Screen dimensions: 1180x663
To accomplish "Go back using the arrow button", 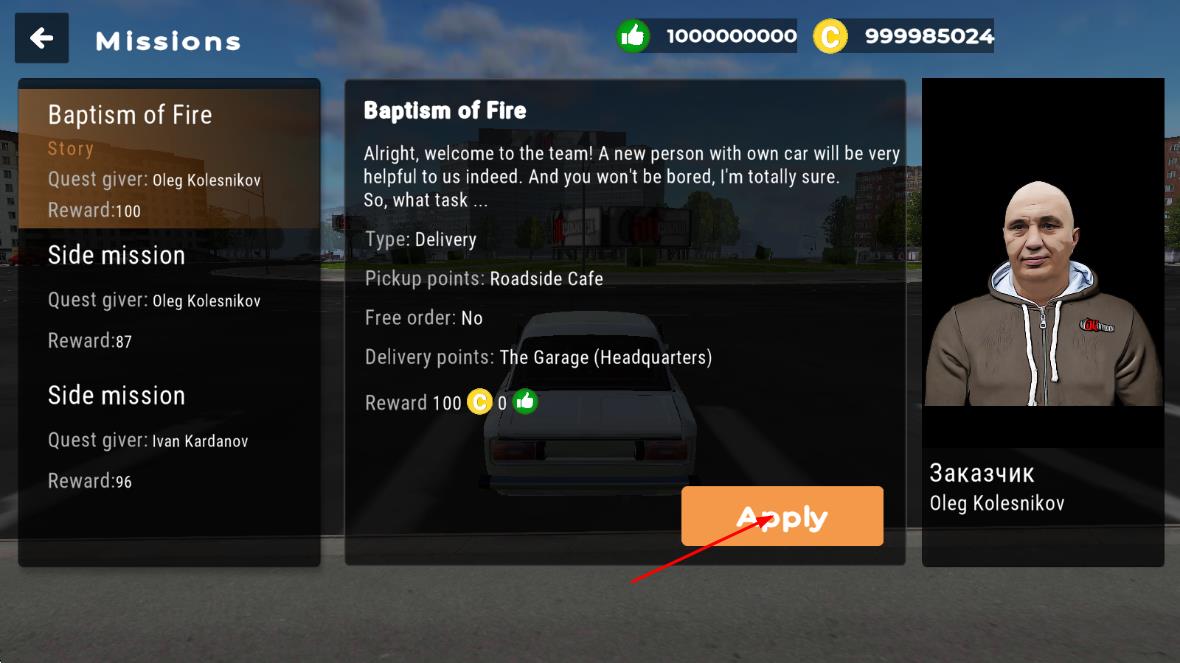I will [x=42, y=38].
